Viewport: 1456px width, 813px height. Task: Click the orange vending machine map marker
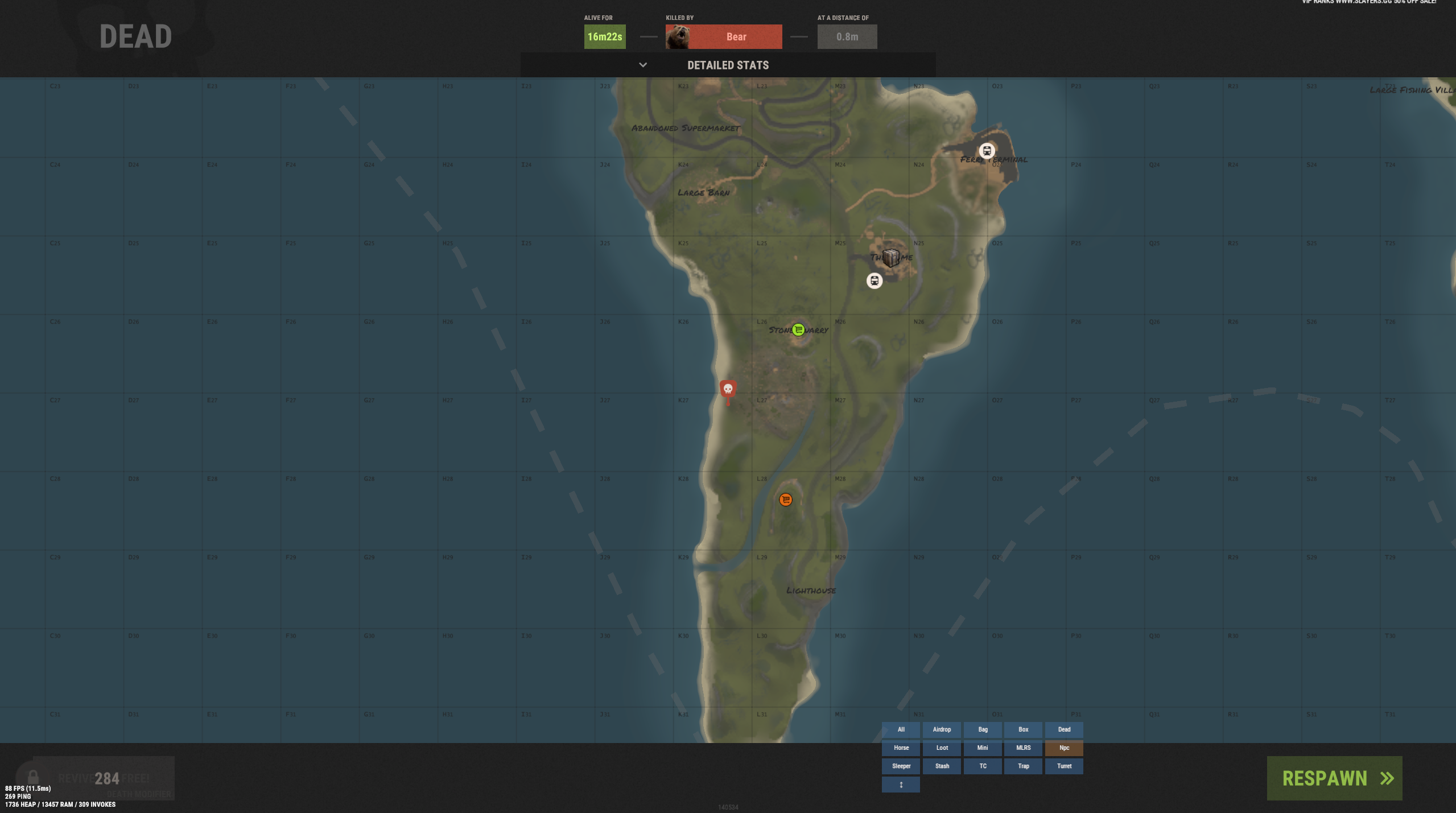coord(785,500)
